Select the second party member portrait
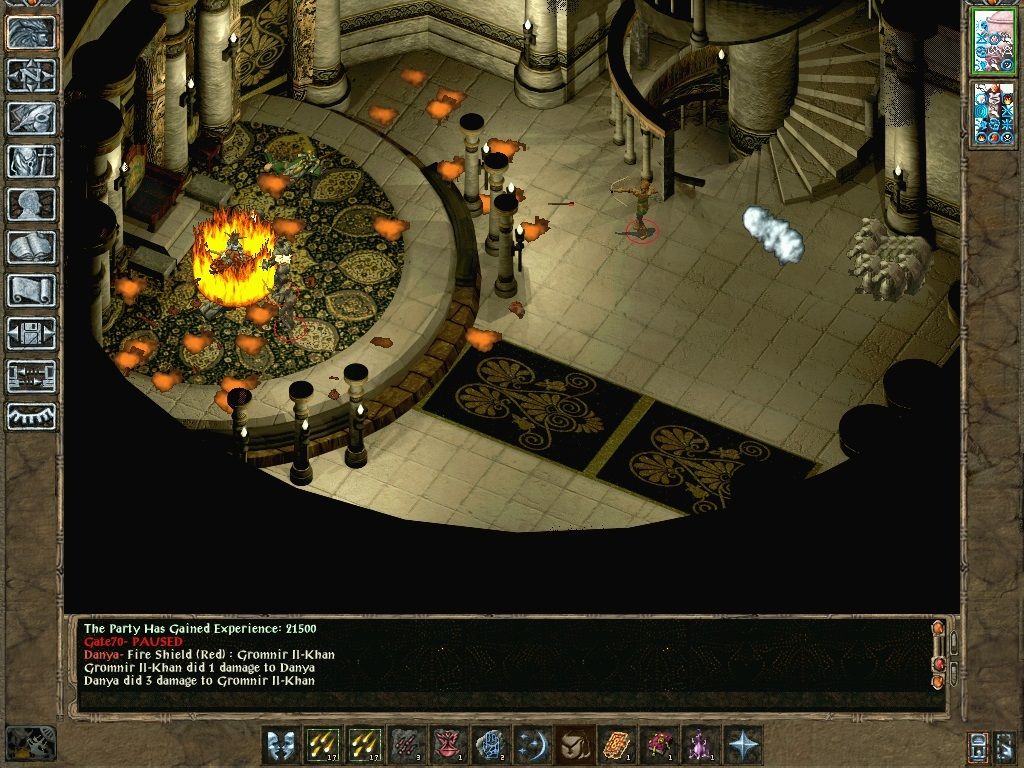 [992, 114]
